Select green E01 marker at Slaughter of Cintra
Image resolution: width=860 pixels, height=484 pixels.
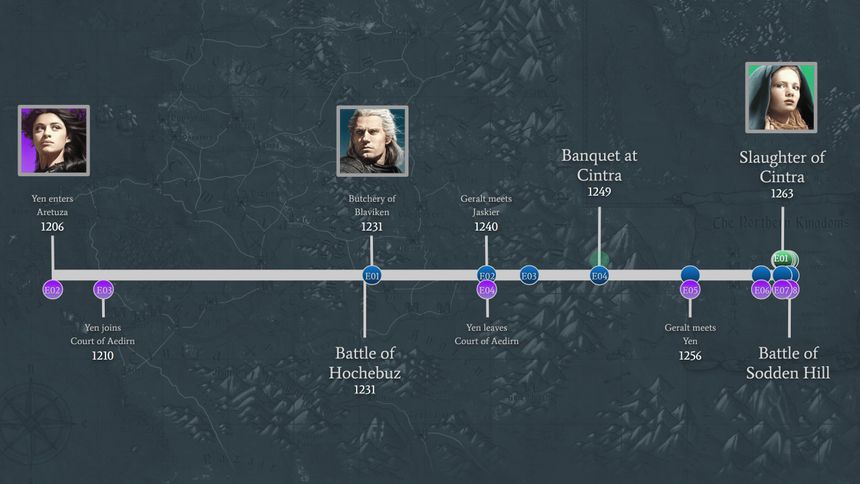[782, 259]
